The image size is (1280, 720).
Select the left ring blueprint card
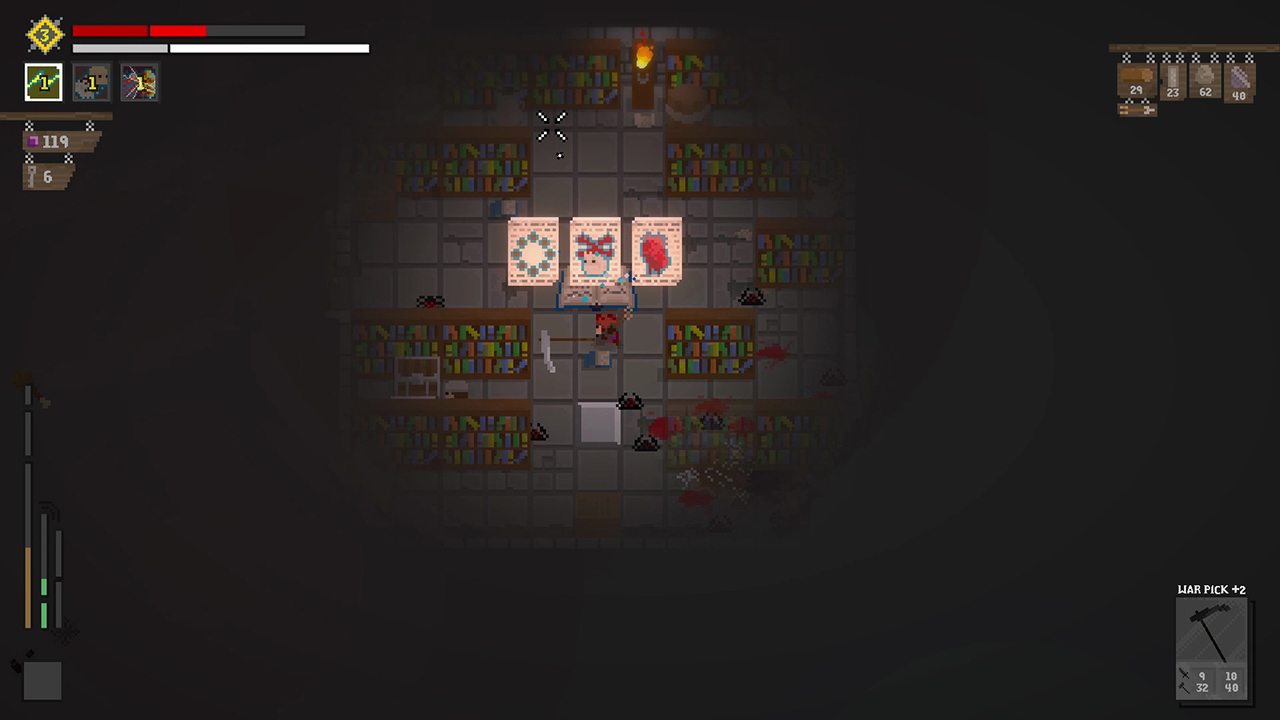(x=533, y=252)
